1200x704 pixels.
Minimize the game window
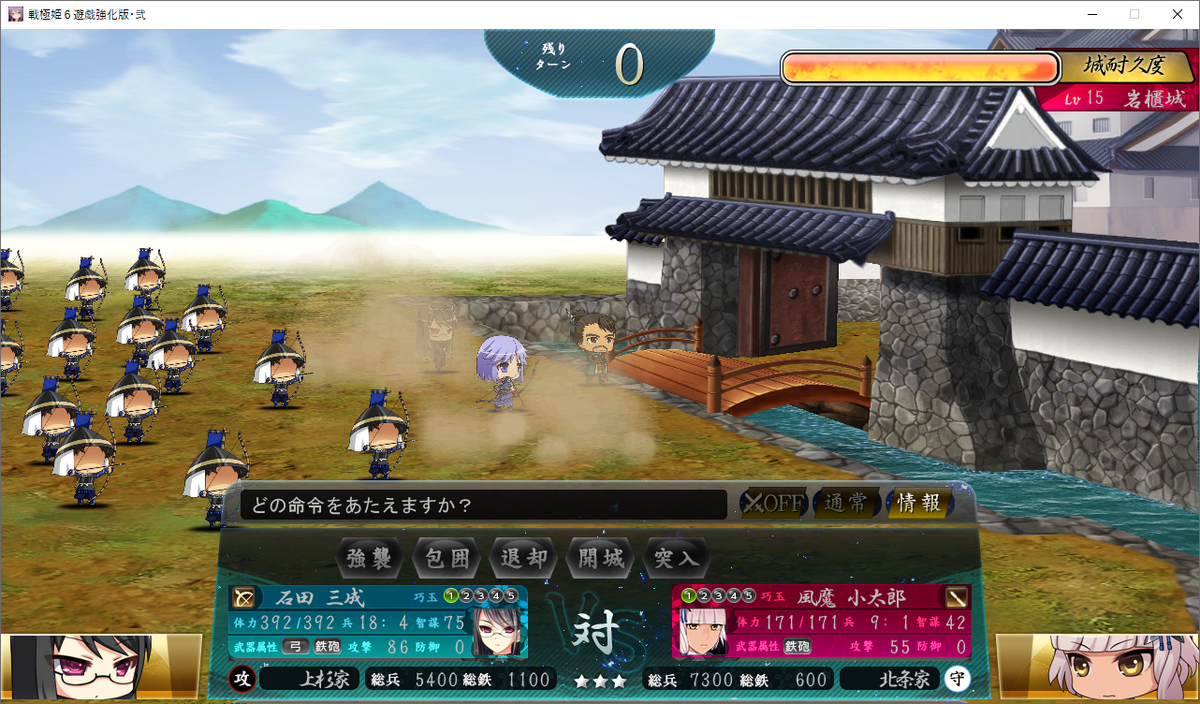point(1090,14)
